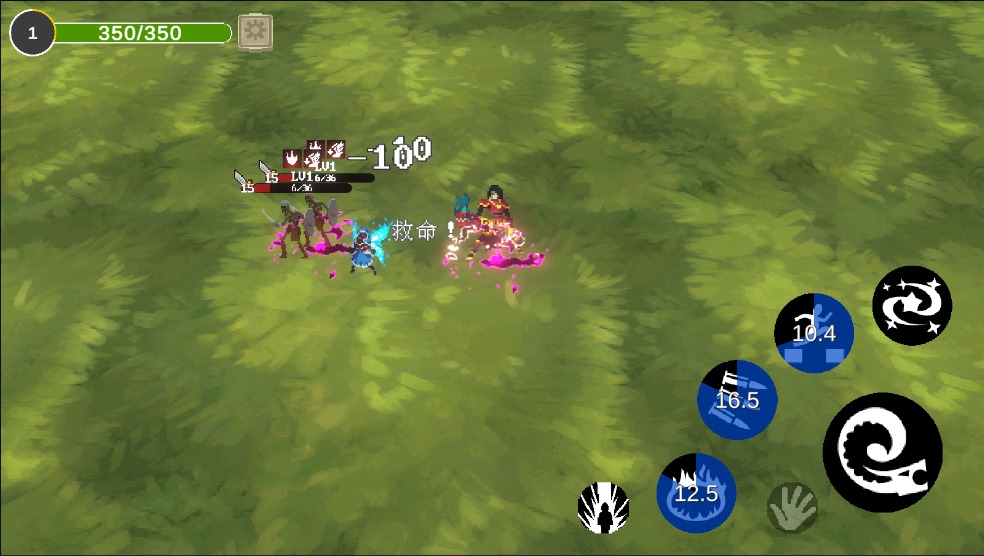Tap the greyed-out hand icon
This screenshot has height=556, width=984.
792,507
